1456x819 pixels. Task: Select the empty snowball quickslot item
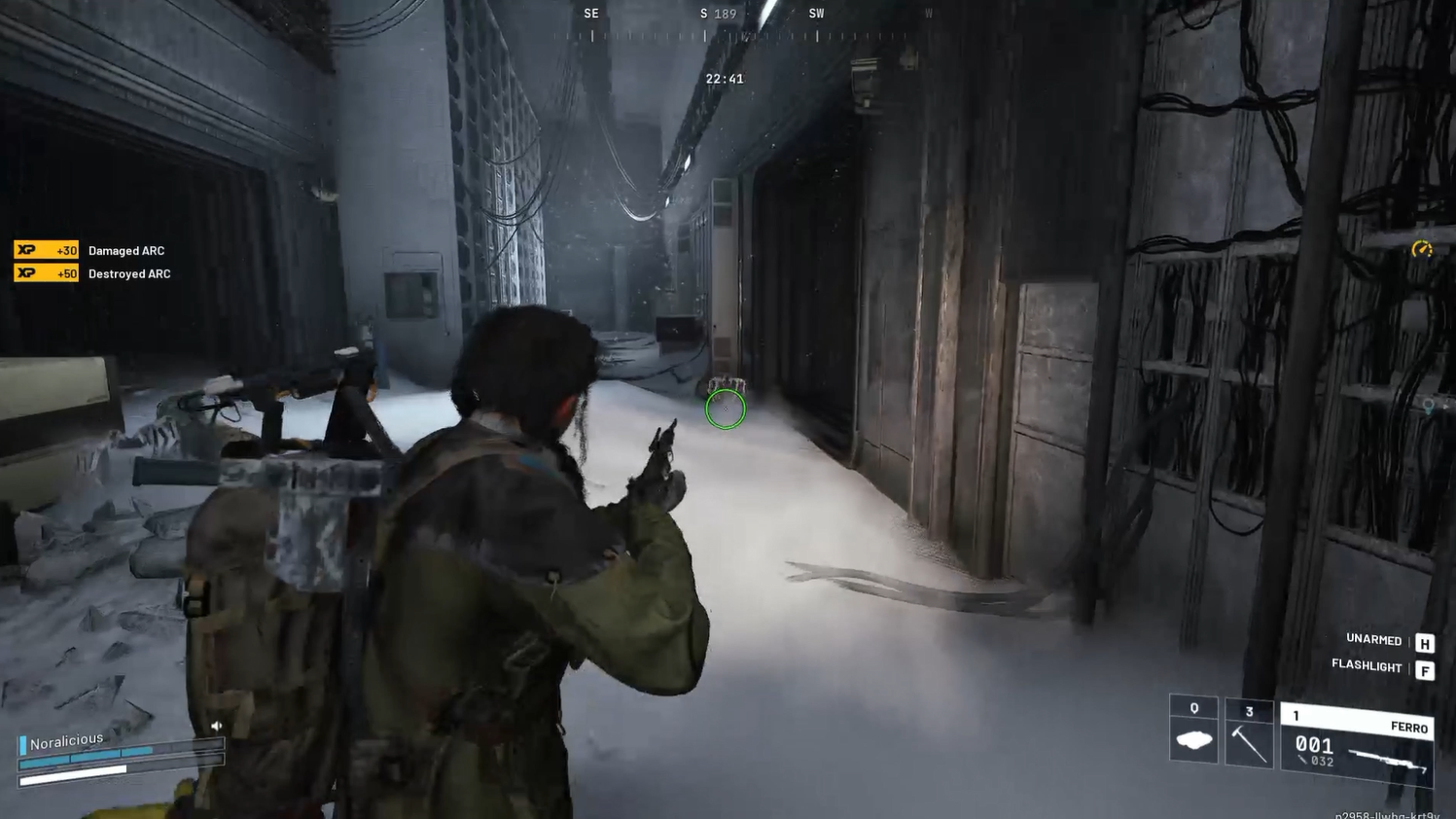click(1192, 741)
